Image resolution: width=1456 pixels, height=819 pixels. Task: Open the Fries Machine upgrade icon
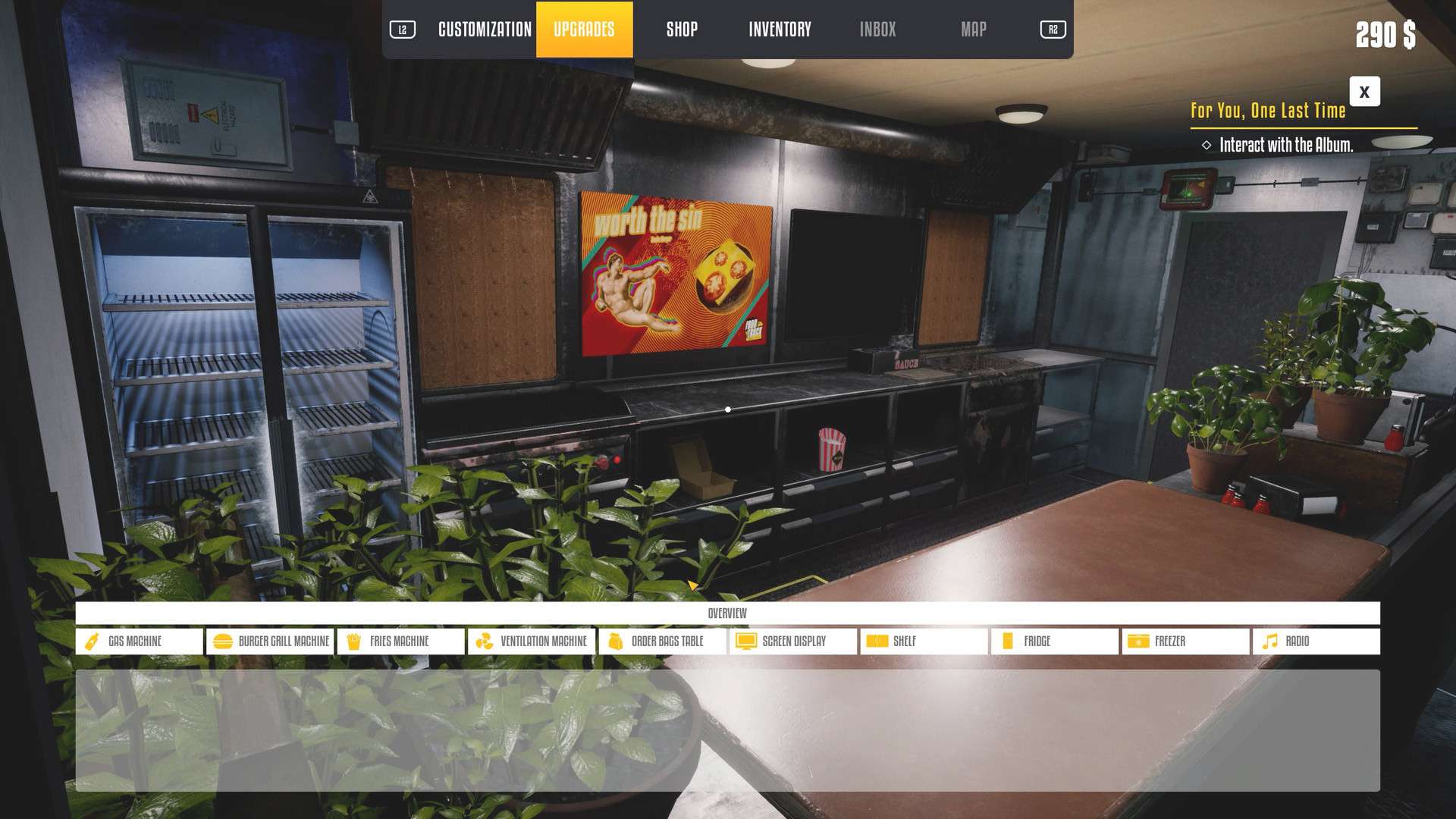coord(353,641)
